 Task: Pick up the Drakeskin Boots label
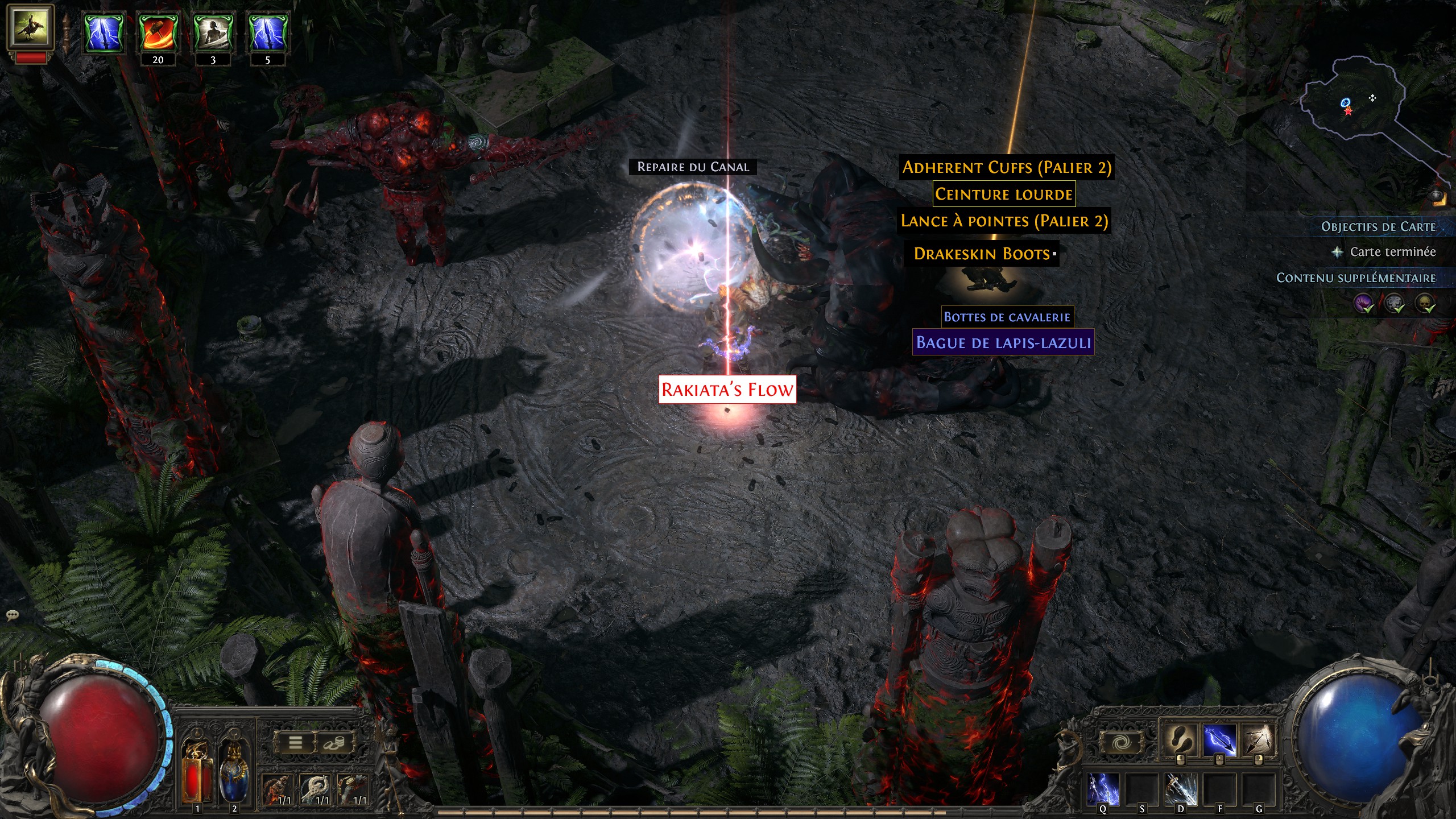coord(982,254)
